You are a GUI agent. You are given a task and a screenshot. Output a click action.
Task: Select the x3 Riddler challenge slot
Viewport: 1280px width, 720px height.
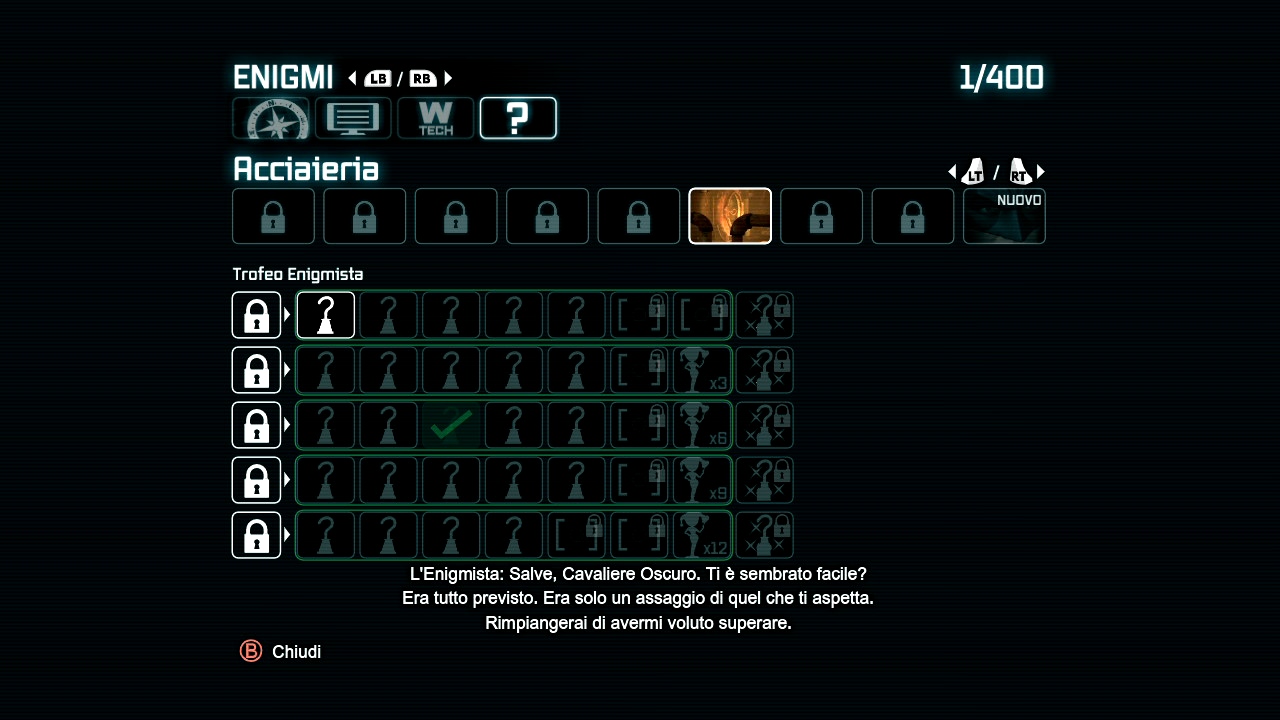(x=703, y=370)
